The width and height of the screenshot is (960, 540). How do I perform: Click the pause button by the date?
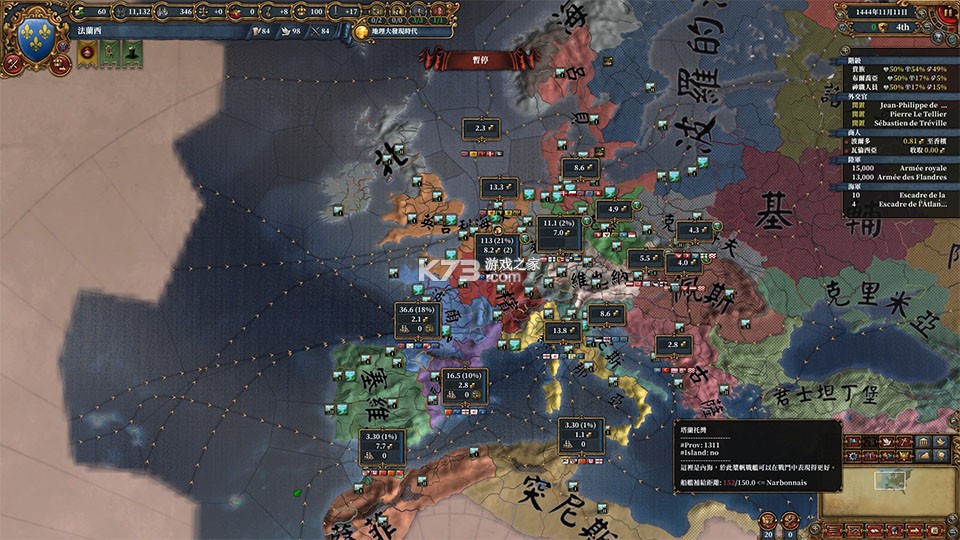coord(946,13)
